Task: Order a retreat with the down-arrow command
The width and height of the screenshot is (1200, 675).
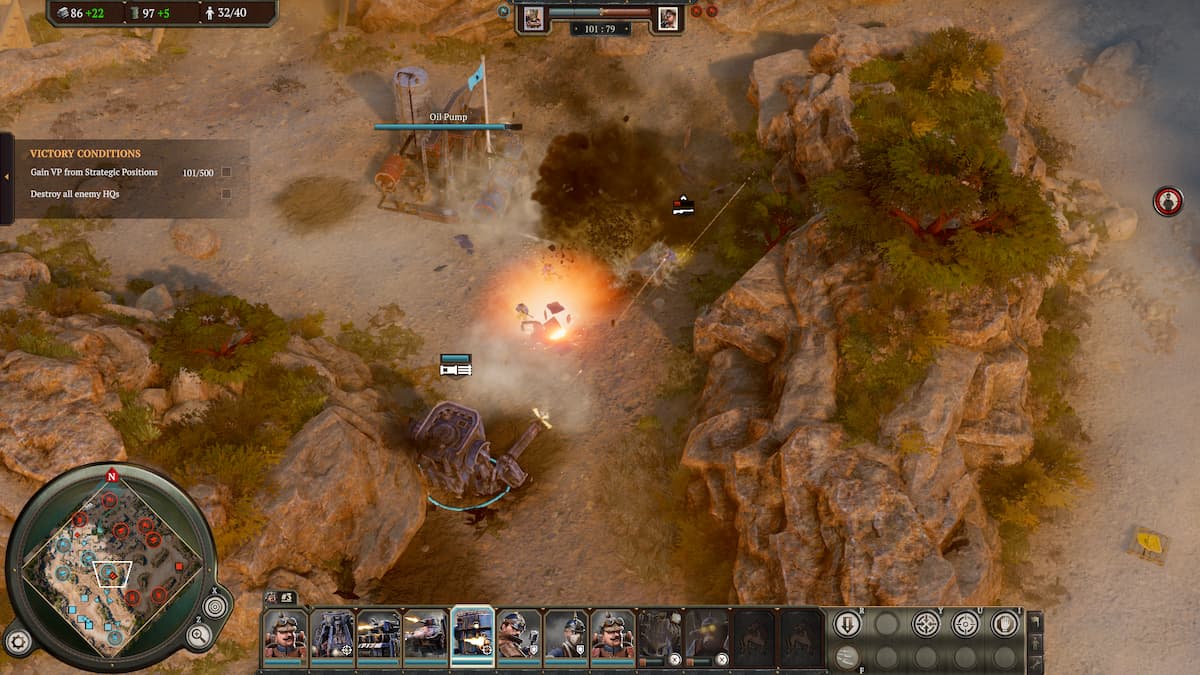Action: (x=847, y=624)
